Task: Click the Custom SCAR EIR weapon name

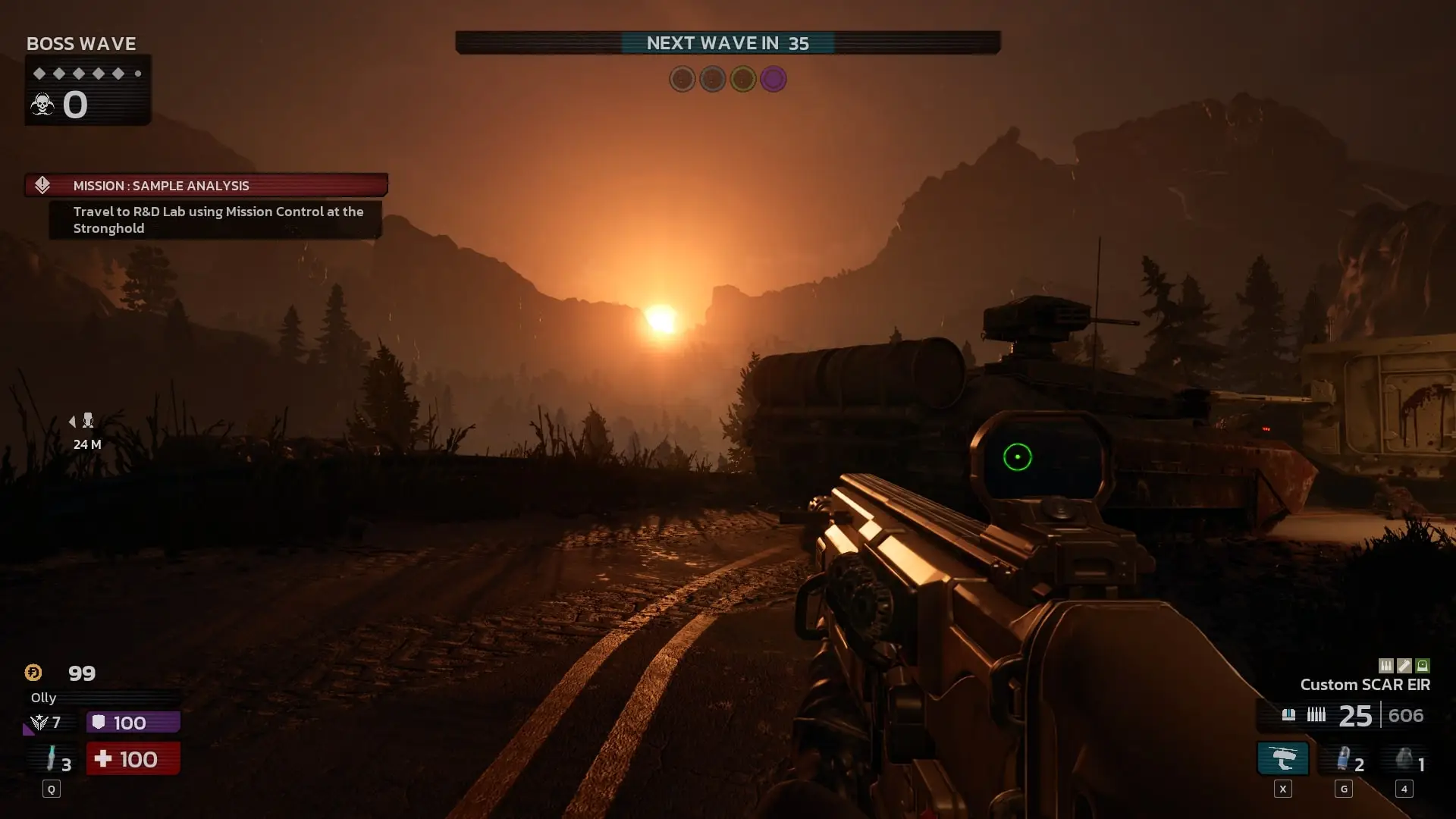Action: (x=1365, y=685)
